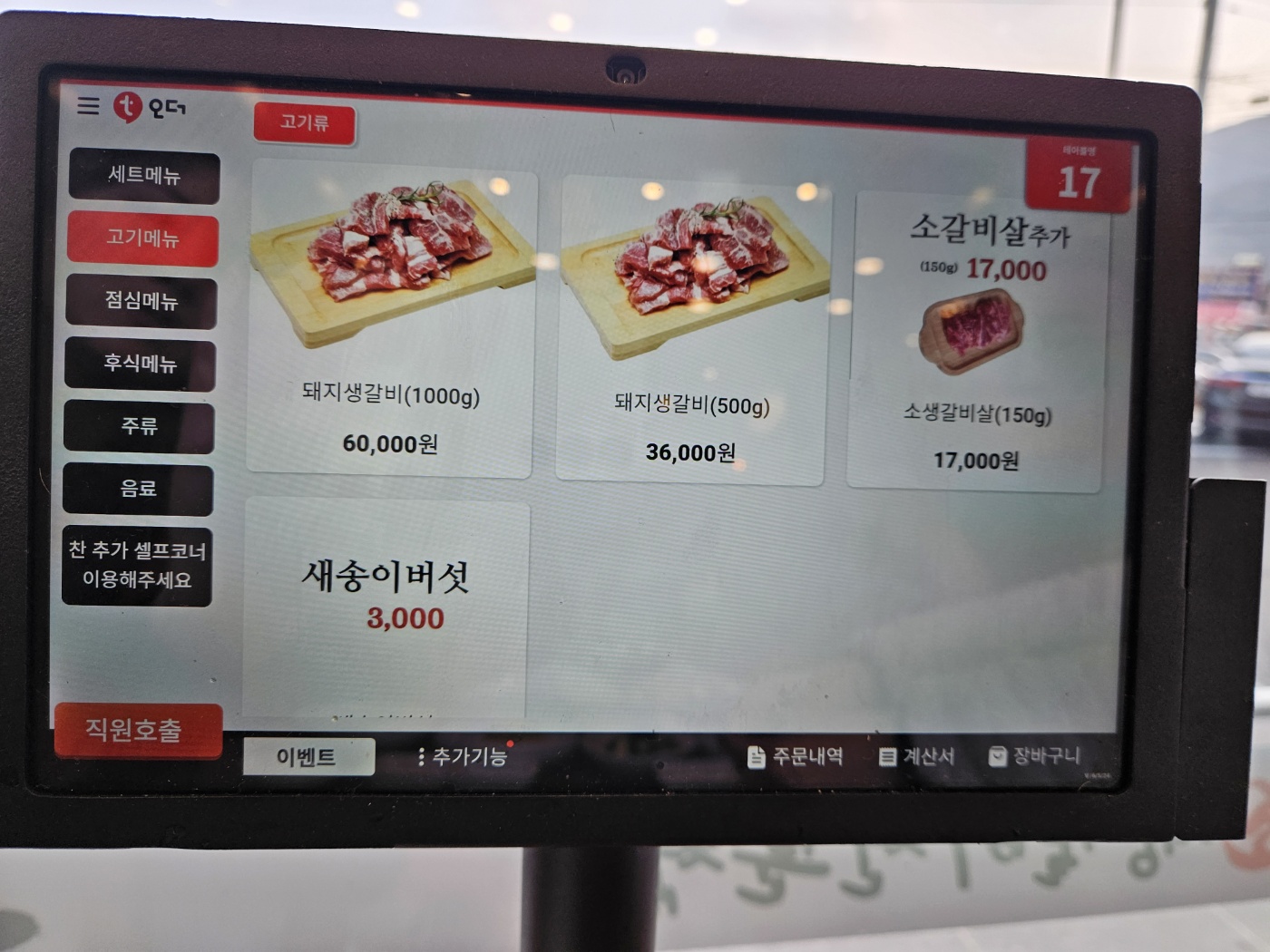Tap the table number 17 badge
Screen dimensions: 1270x952
[x=1079, y=179]
